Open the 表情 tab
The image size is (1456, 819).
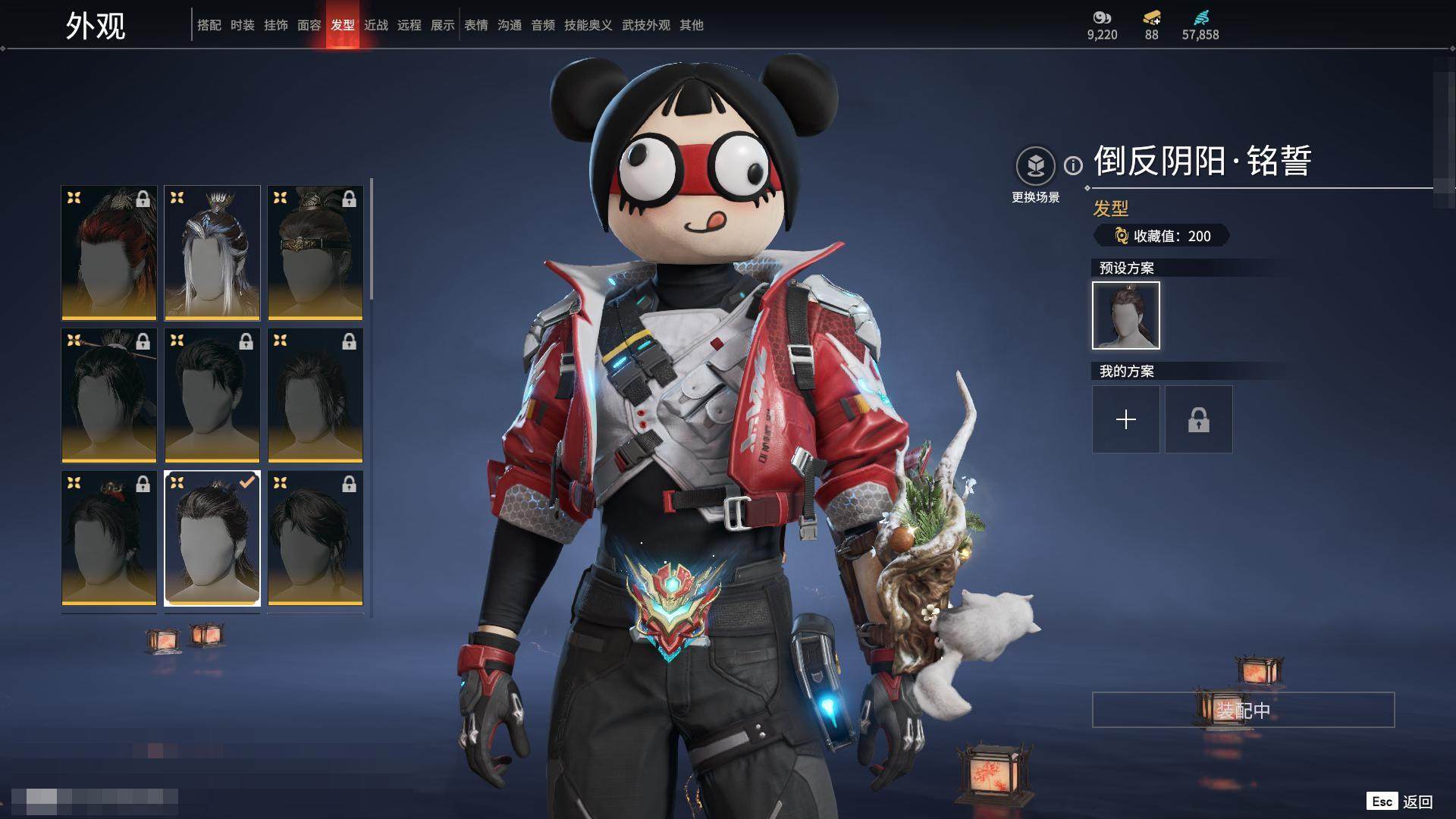tap(475, 25)
